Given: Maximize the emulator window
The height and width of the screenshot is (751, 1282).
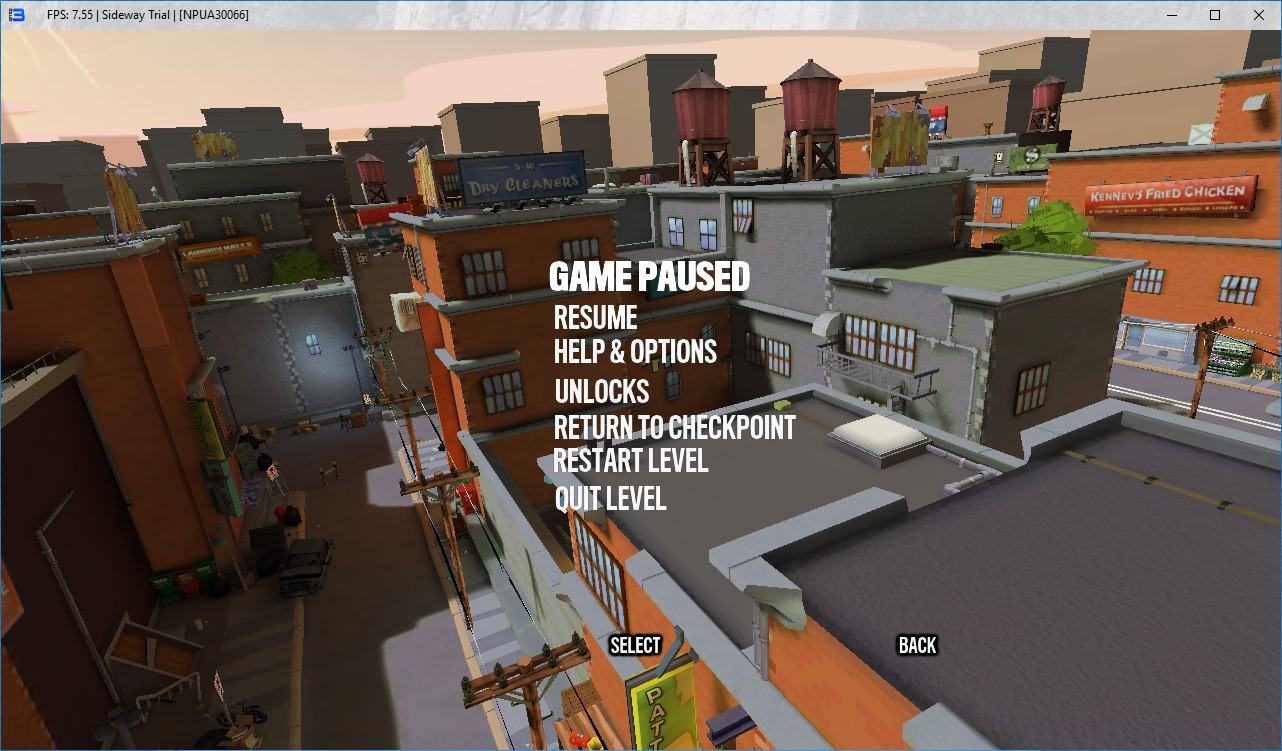Looking at the screenshot, I should point(1214,15).
